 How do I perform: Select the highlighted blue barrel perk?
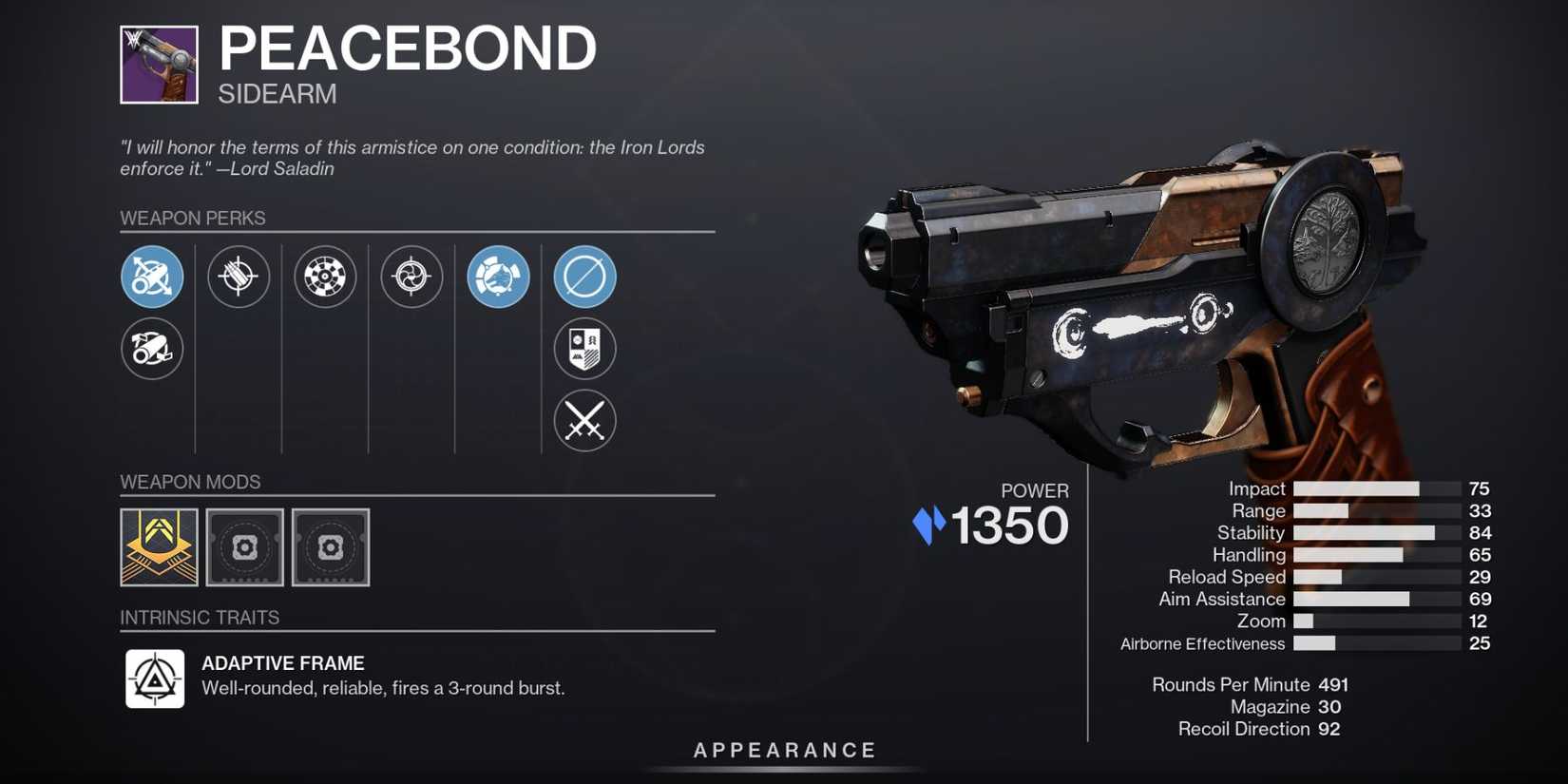click(x=151, y=277)
